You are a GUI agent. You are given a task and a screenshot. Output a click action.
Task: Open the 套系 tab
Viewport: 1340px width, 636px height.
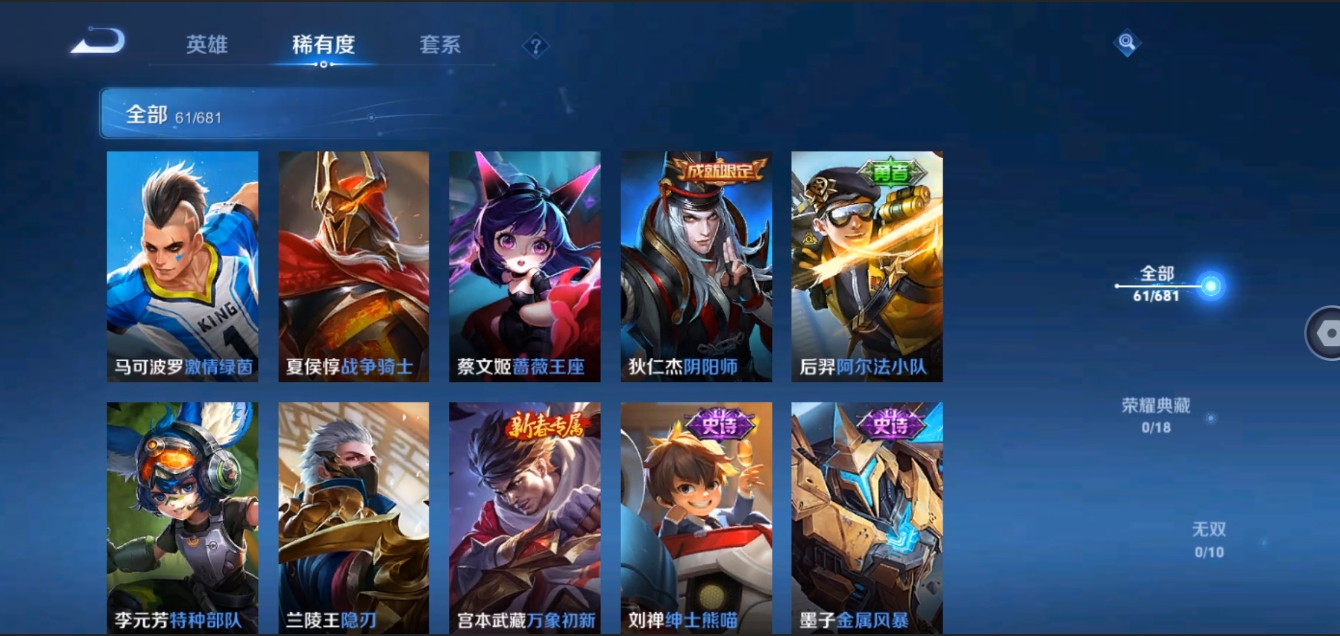coord(440,45)
